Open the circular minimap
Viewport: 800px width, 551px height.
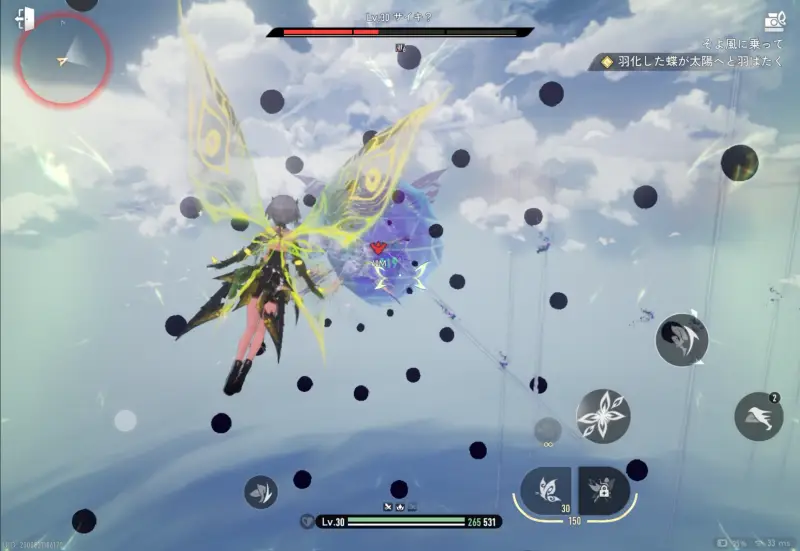[x=63, y=60]
